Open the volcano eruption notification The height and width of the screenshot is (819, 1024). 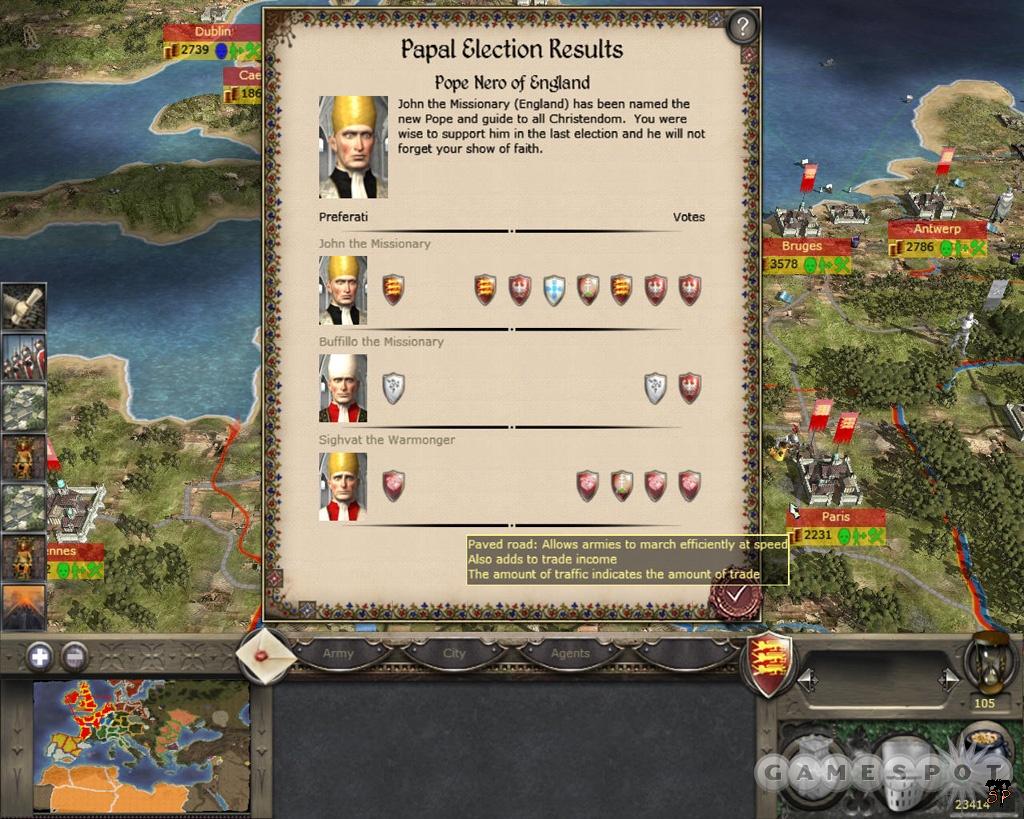[x=23, y=607]
